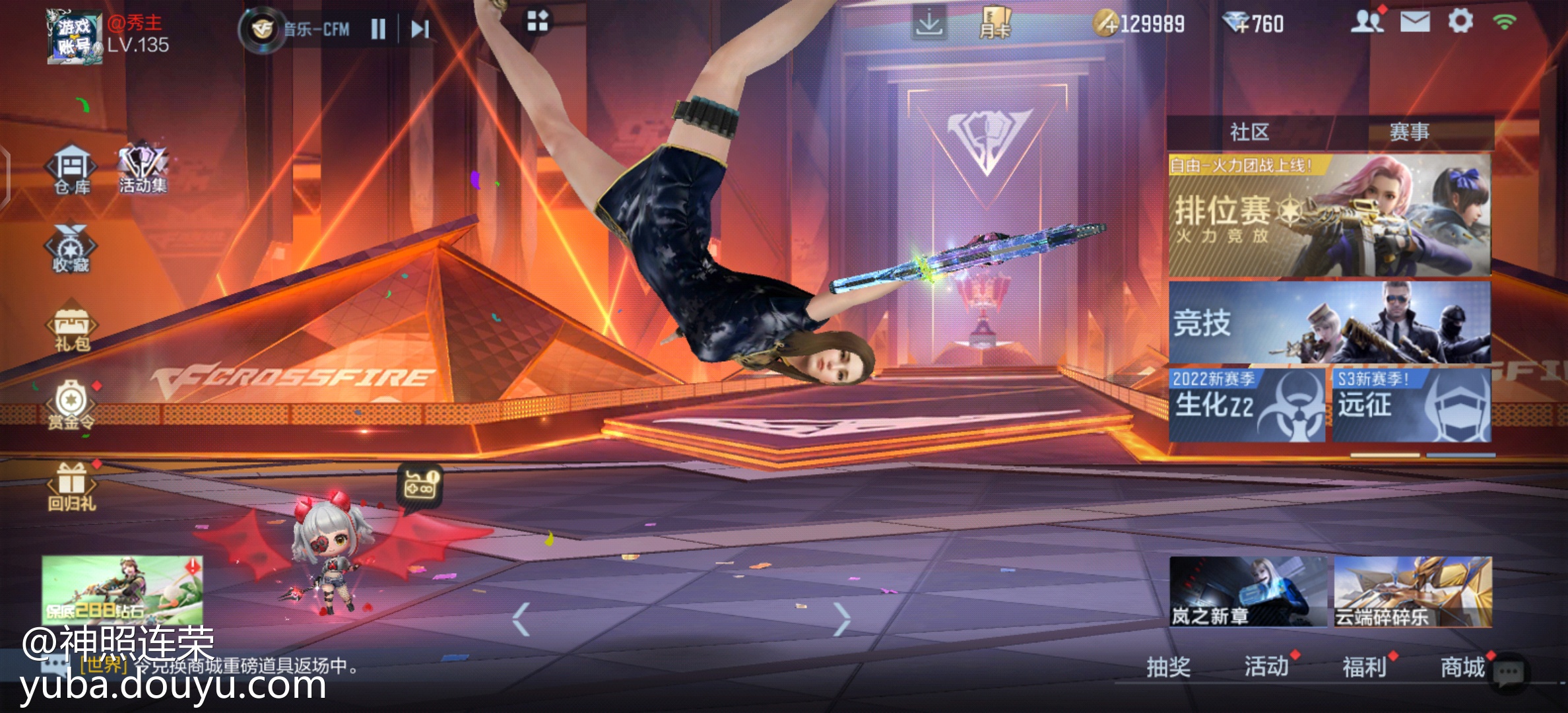Open the 抽奖 lottery menu
This screenshot has height=713, width=1568.
click(1168, 667)
